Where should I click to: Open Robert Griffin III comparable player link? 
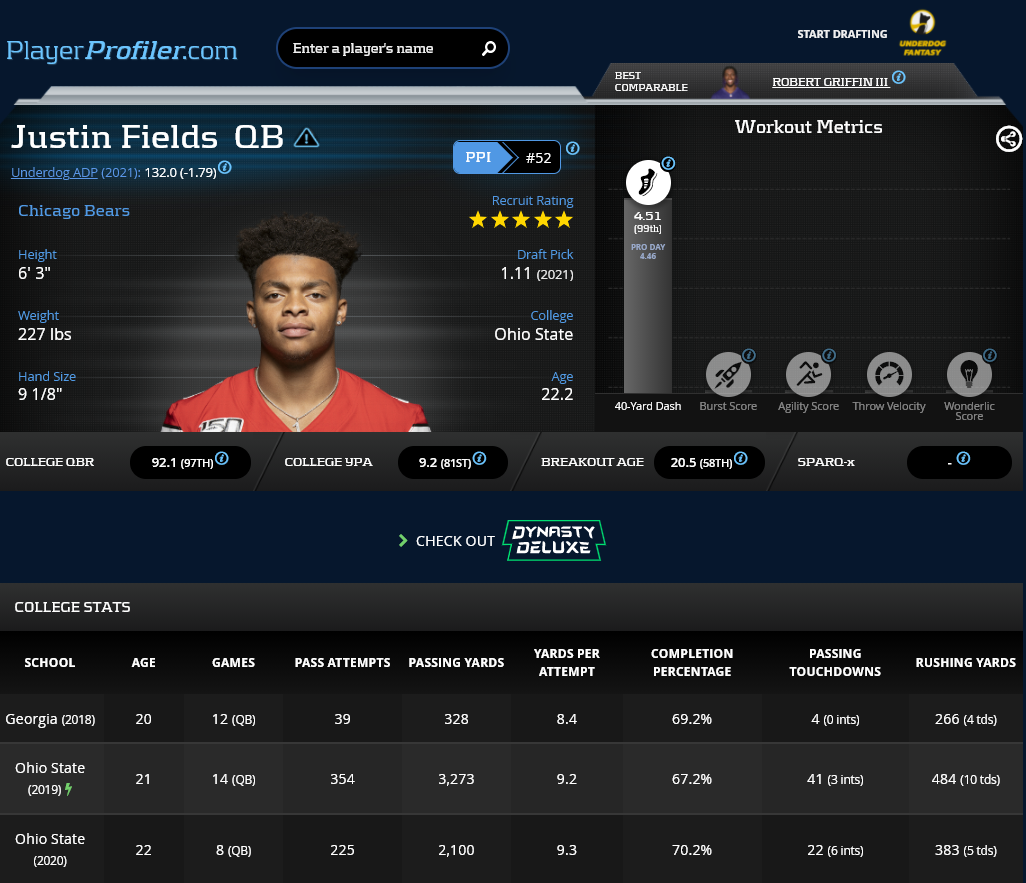click(830, 82)
